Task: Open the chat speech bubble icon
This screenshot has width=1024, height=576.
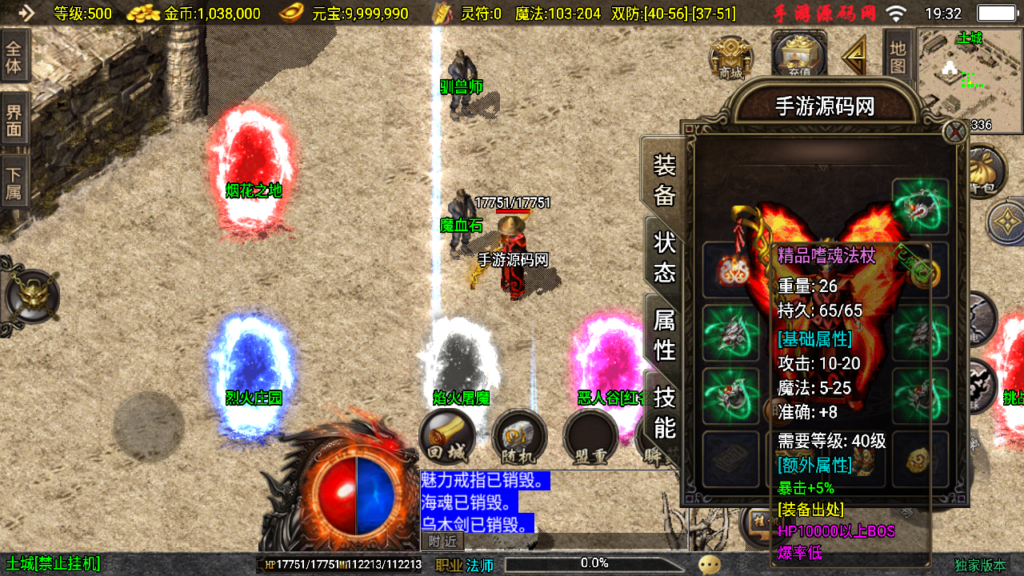Action: (710, 564)
